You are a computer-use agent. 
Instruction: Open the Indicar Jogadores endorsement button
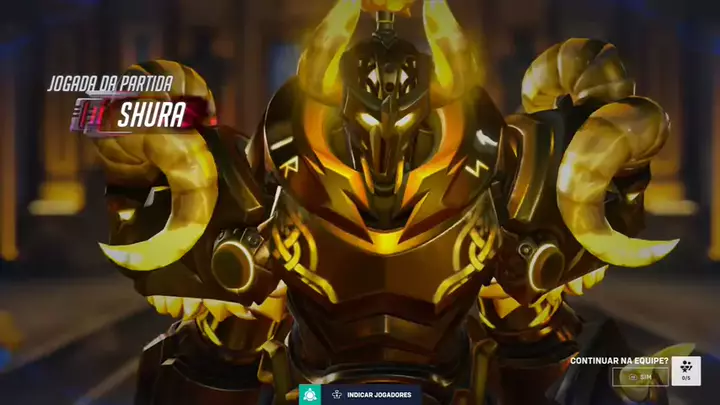click(x=371, y=394)
